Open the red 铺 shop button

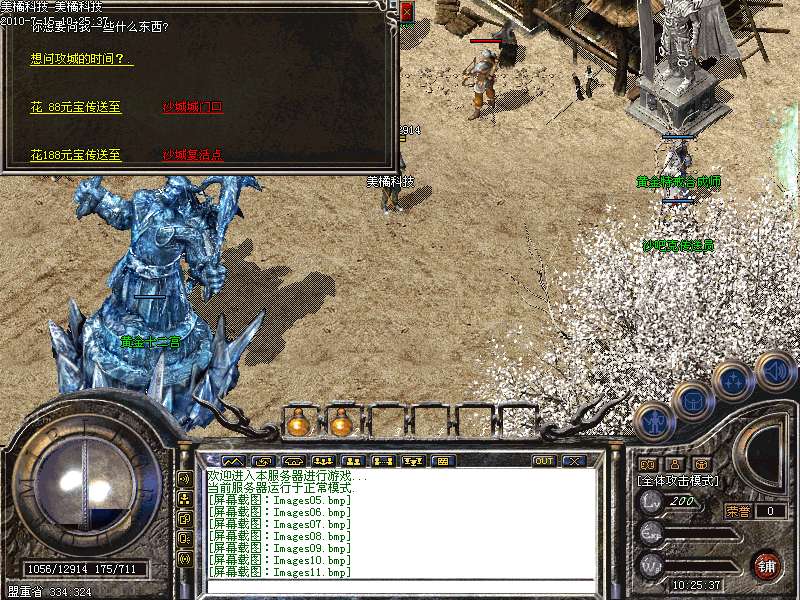[766, 565]
